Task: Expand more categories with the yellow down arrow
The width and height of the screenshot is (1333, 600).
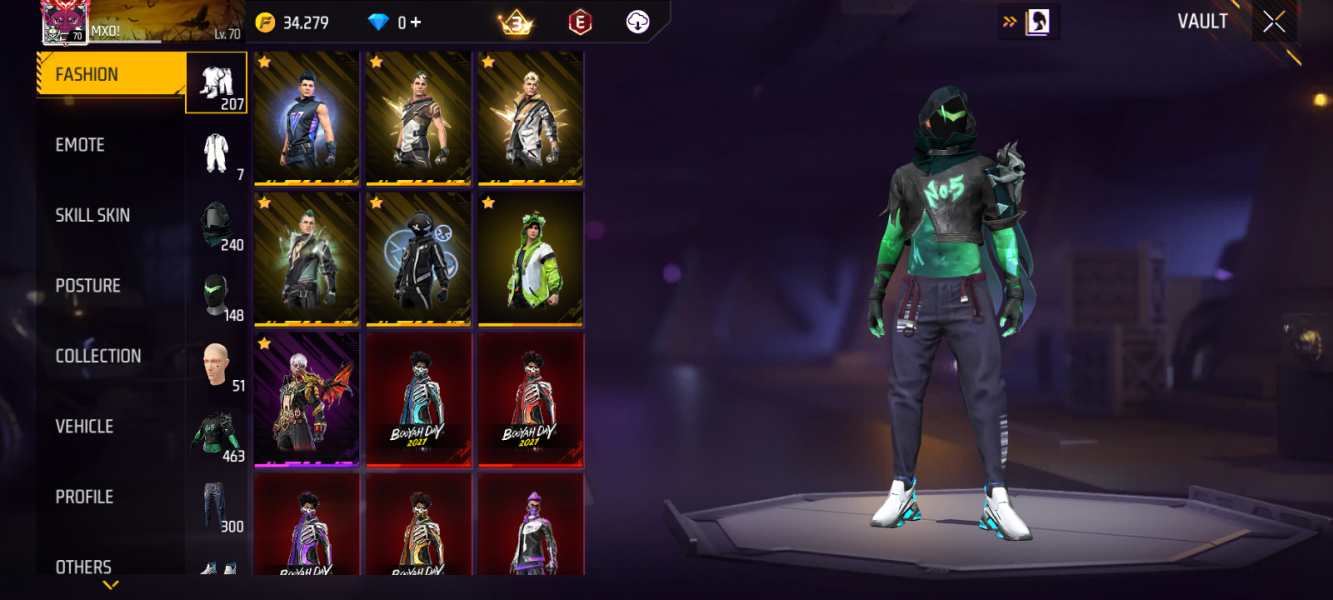Action: click(111, 585)
